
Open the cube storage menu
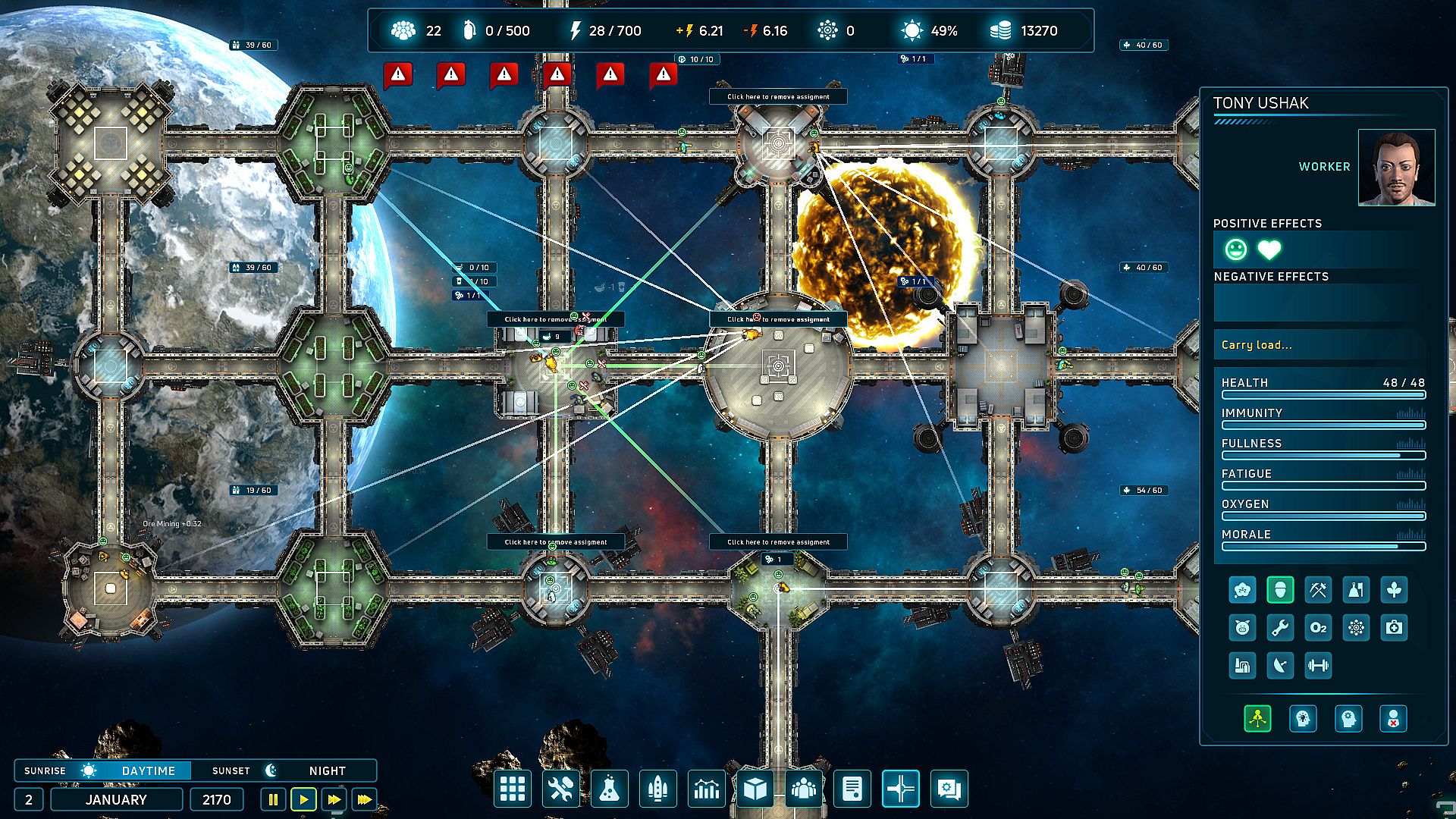coord(755,789)
